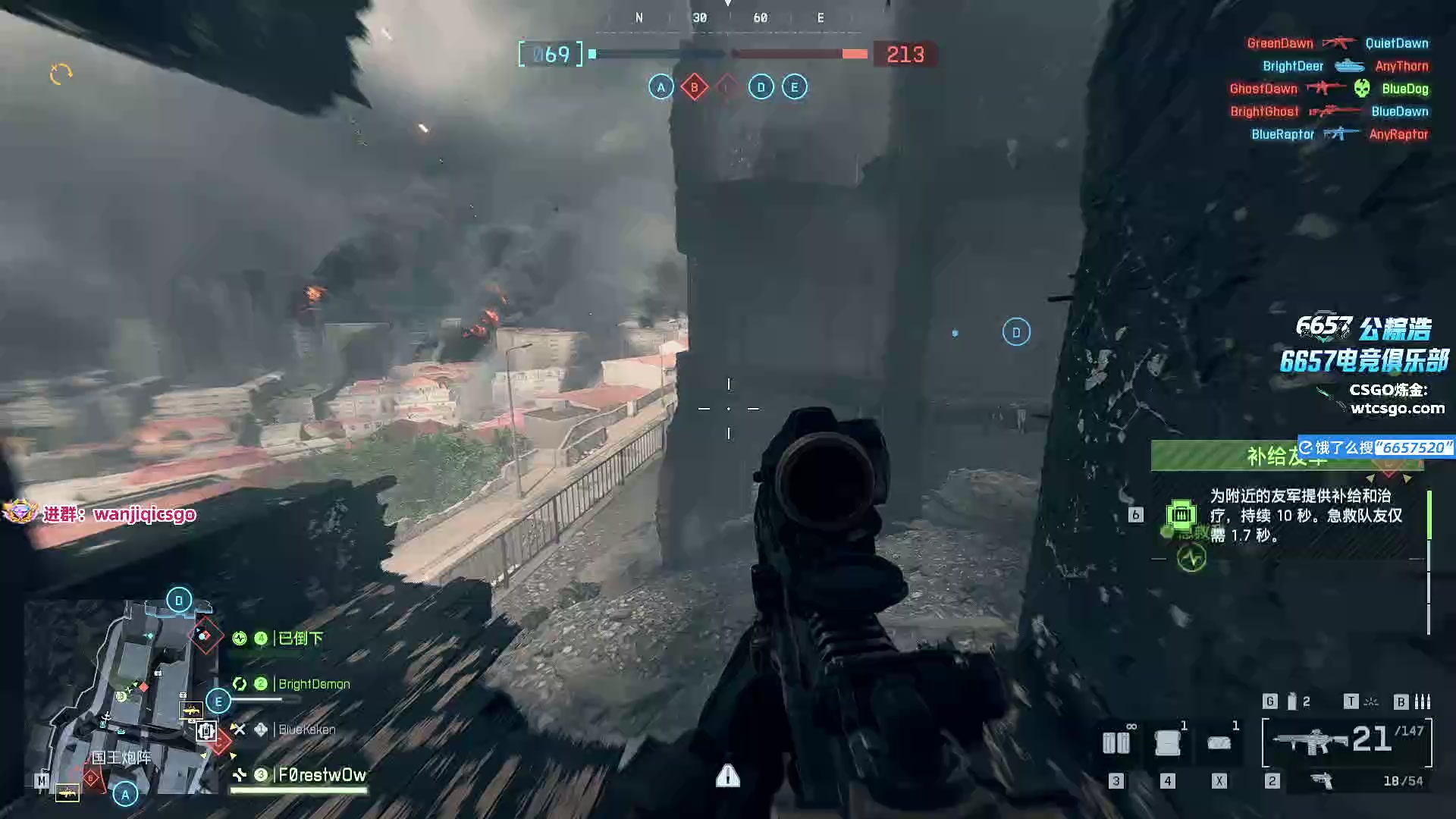Viewport: 1456px width, 819px height.
Task: Select enemy-held objective B in the top bar
Action: [694, 87]
